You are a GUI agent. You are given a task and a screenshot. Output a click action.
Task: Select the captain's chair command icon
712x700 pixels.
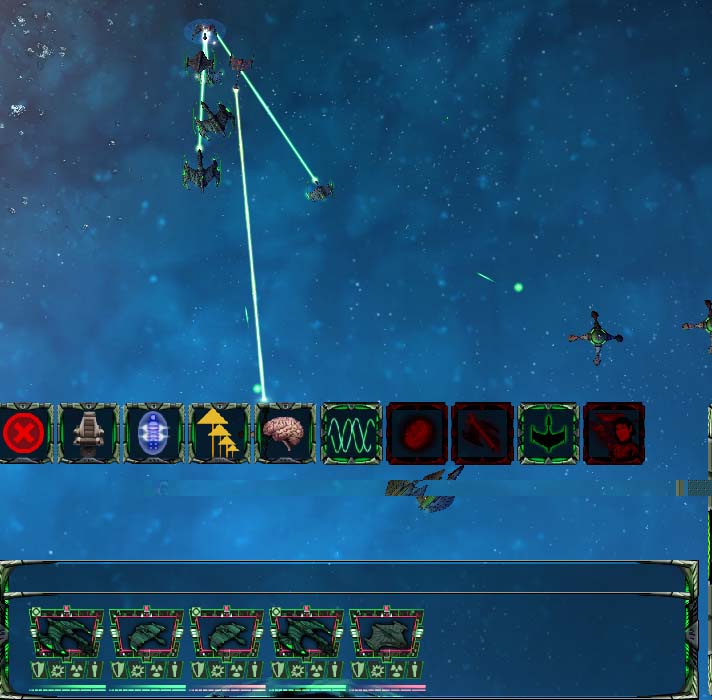88,434
